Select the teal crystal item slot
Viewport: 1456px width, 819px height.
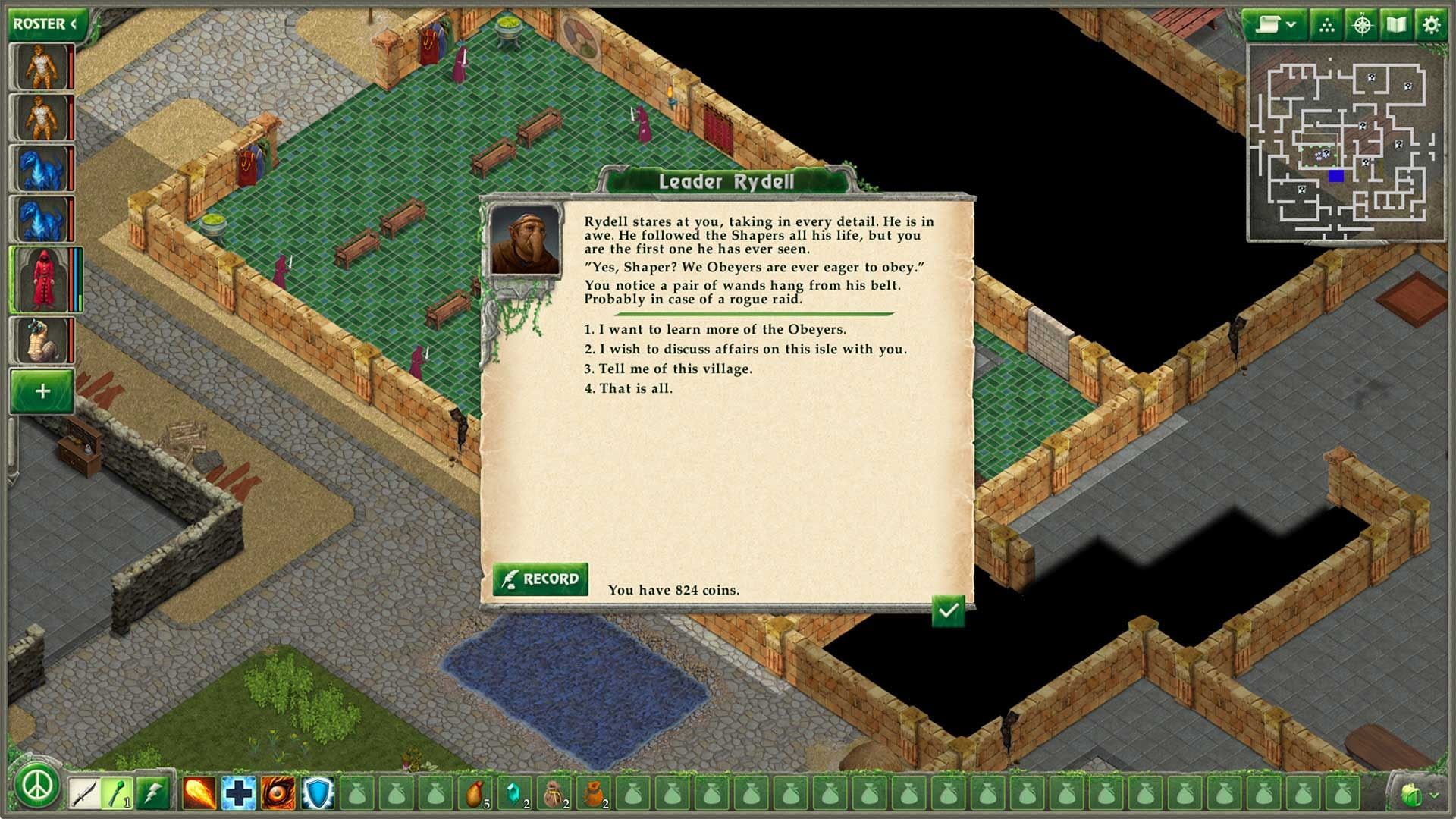pyautogui.click(x=514, y=793)
